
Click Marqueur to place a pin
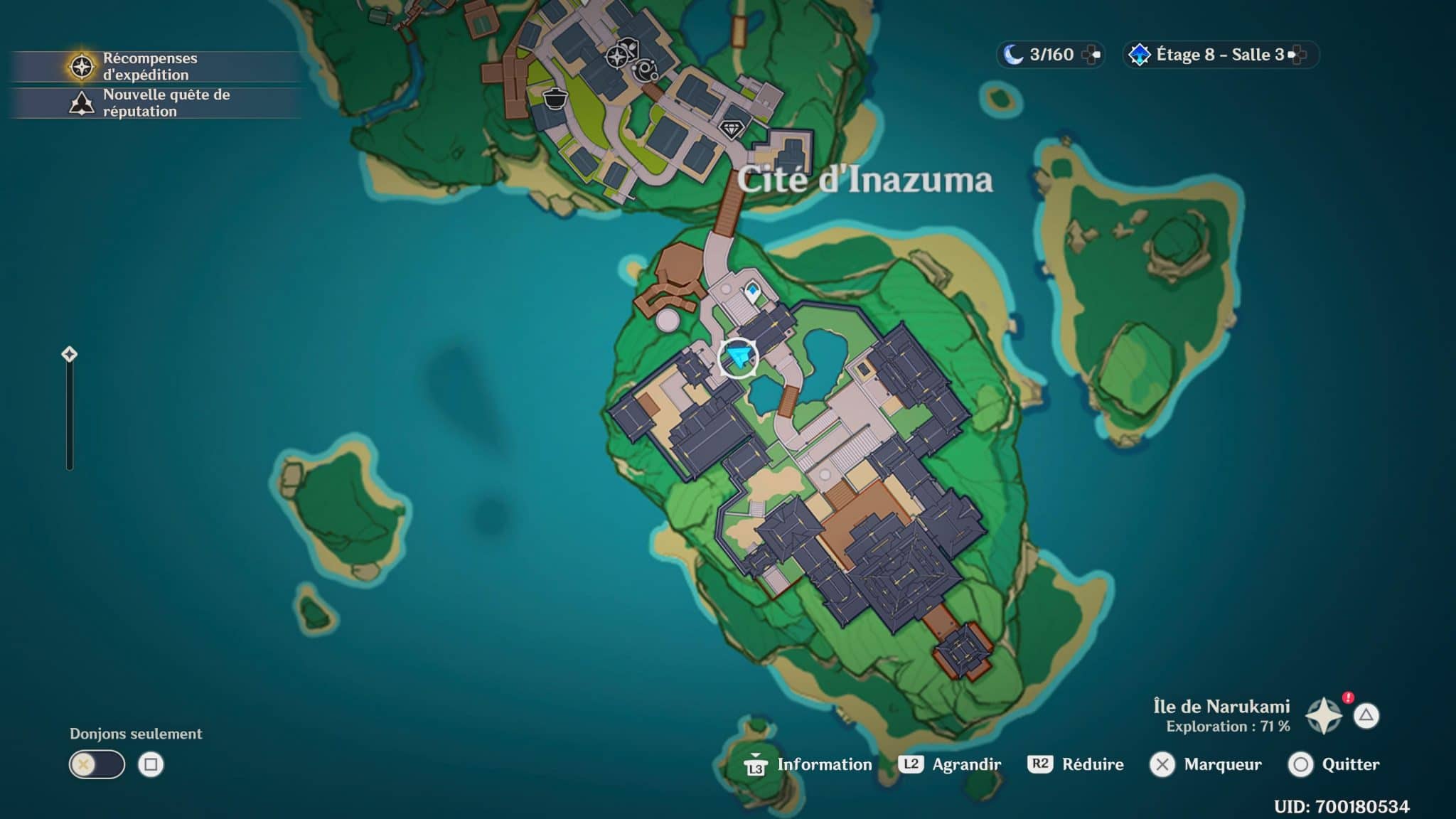click(x=1207, y=766)
